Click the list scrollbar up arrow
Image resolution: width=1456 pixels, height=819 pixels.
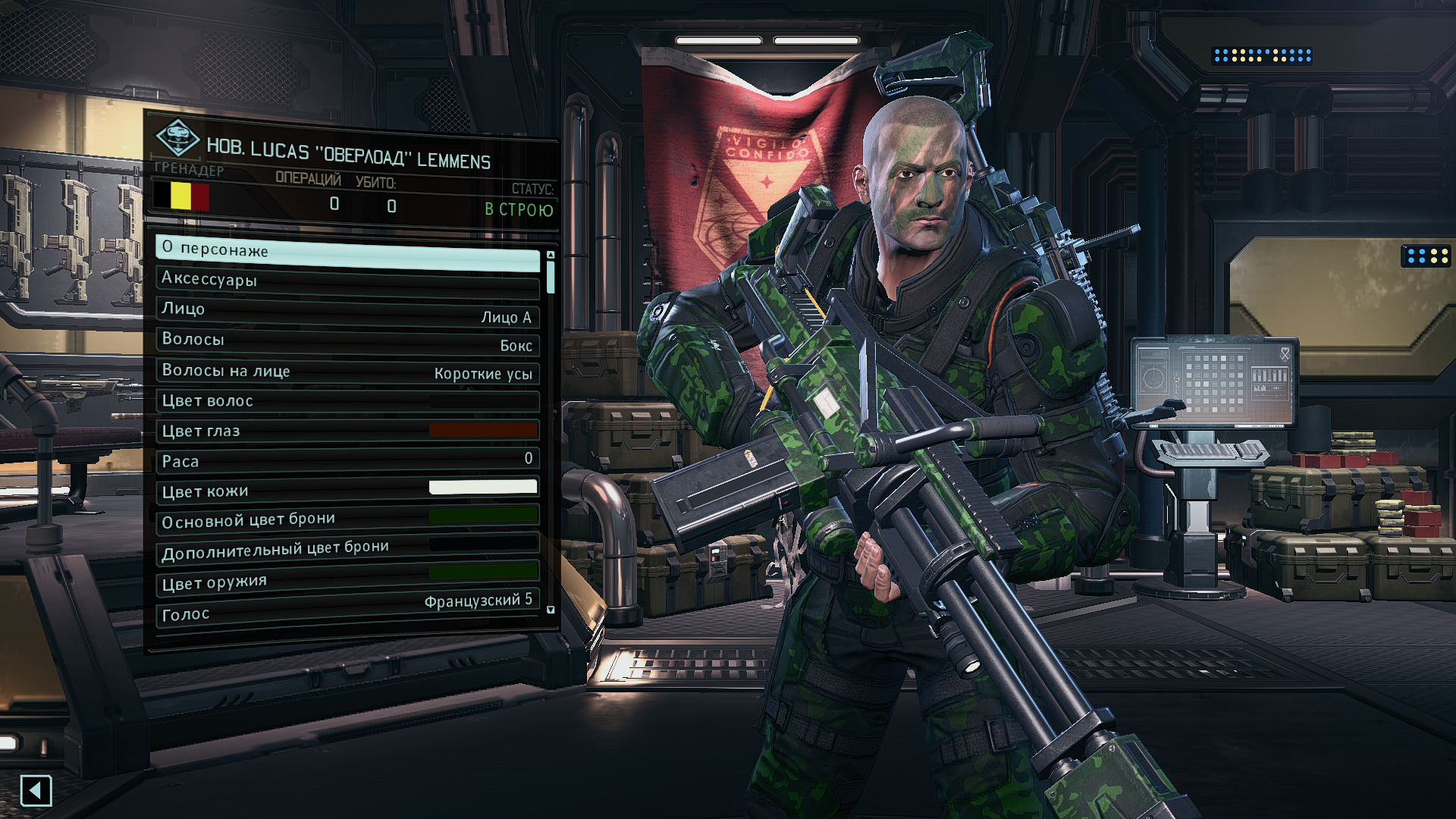tap(551, 255)
